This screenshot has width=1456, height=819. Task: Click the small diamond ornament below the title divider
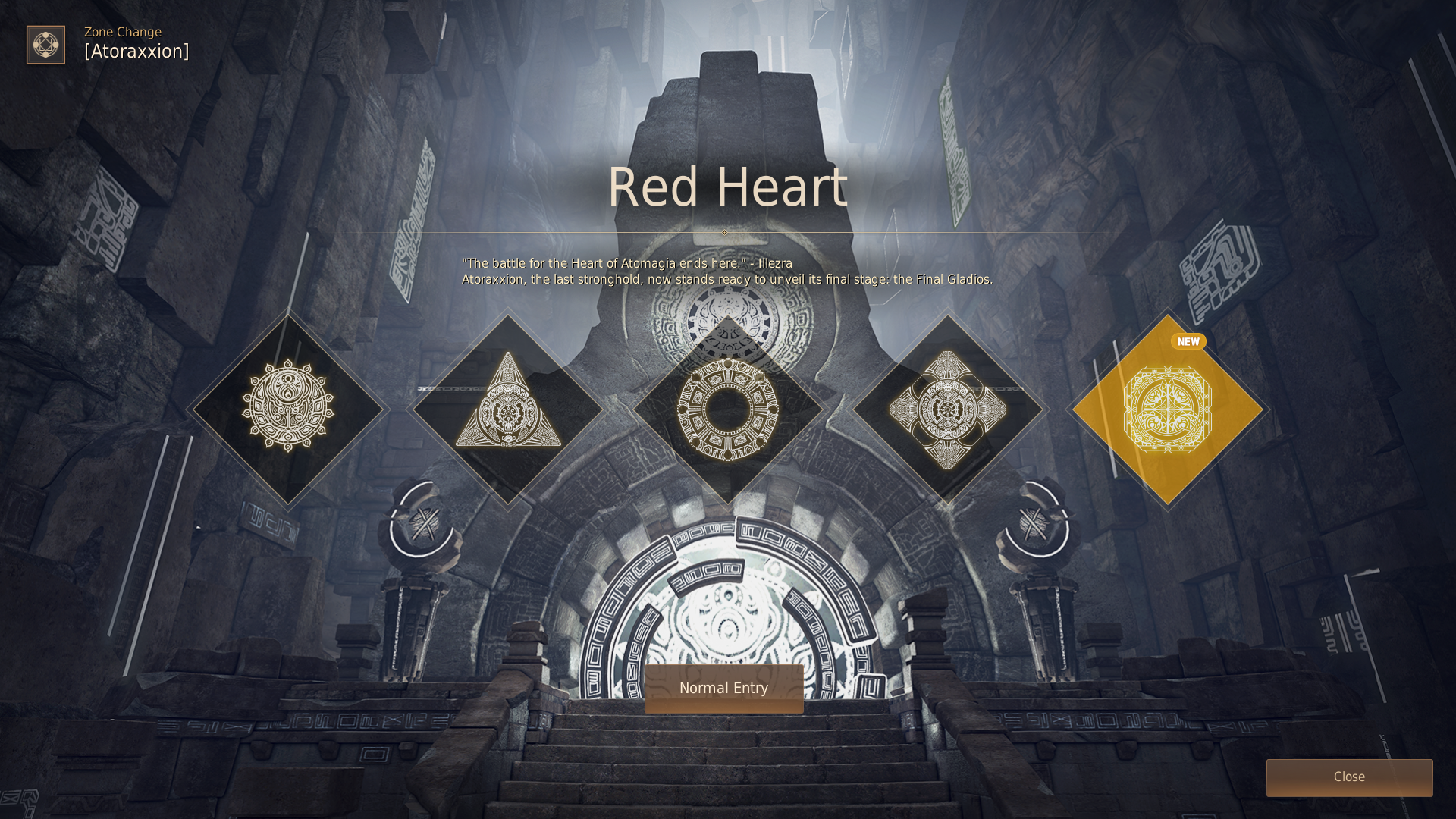coord(724,233)
